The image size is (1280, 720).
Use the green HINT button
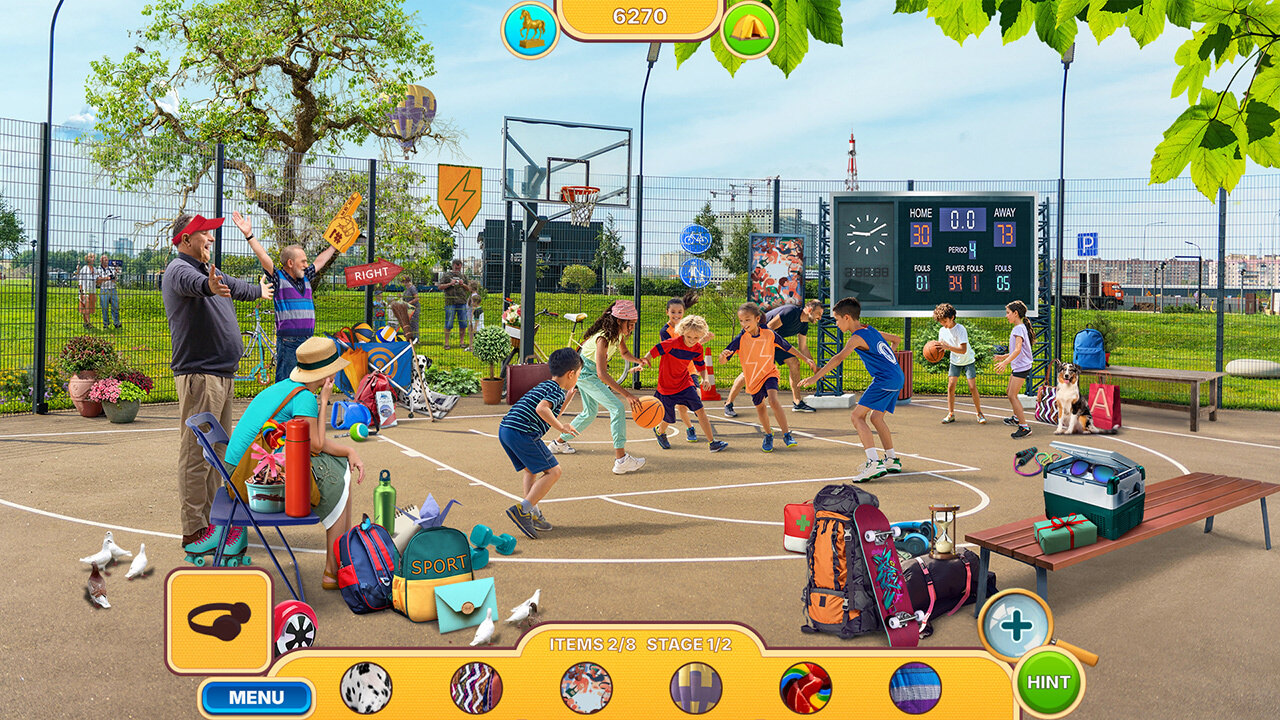[1048, 682]
